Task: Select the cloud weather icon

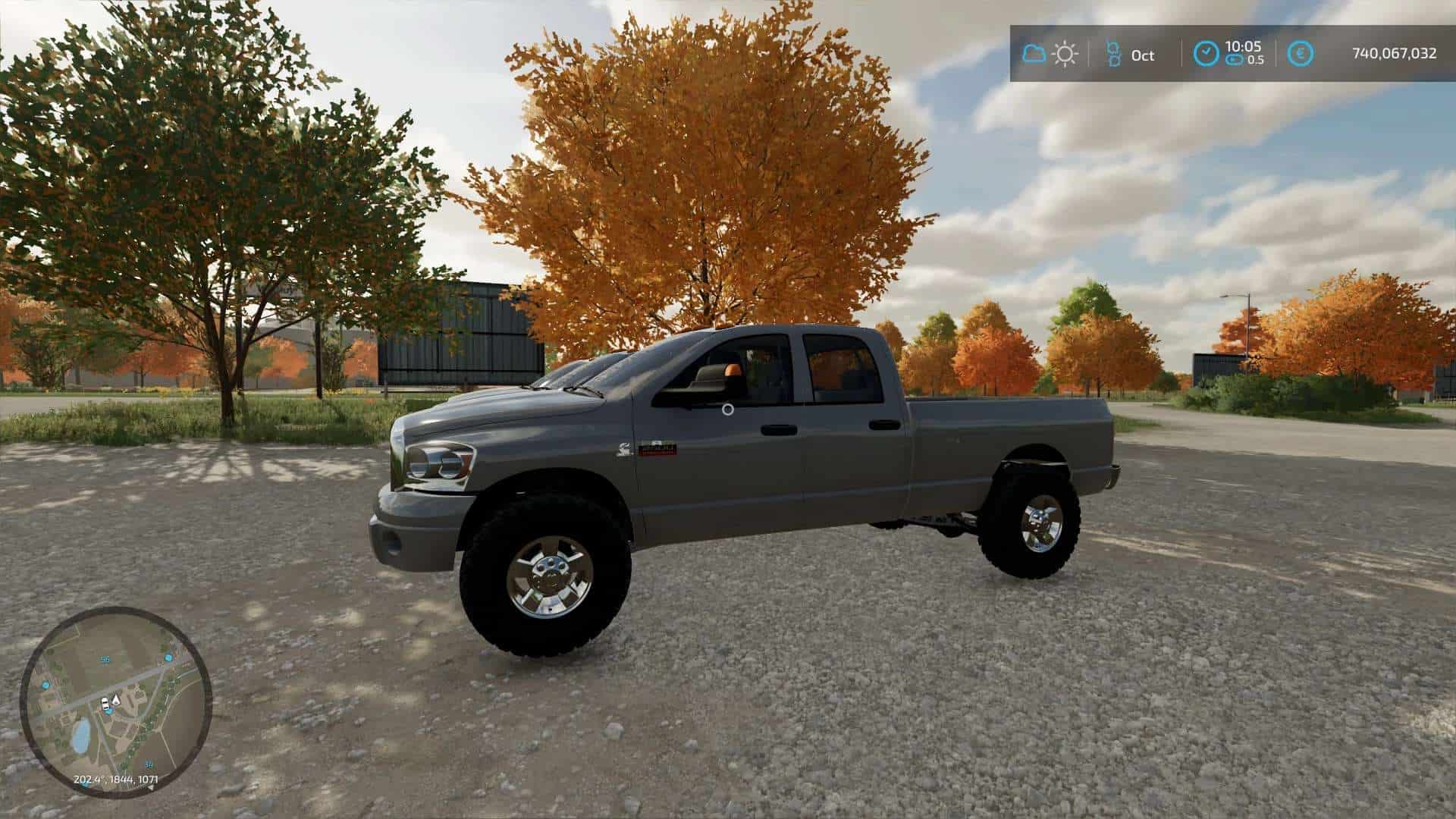Action: click(1034, 54)
